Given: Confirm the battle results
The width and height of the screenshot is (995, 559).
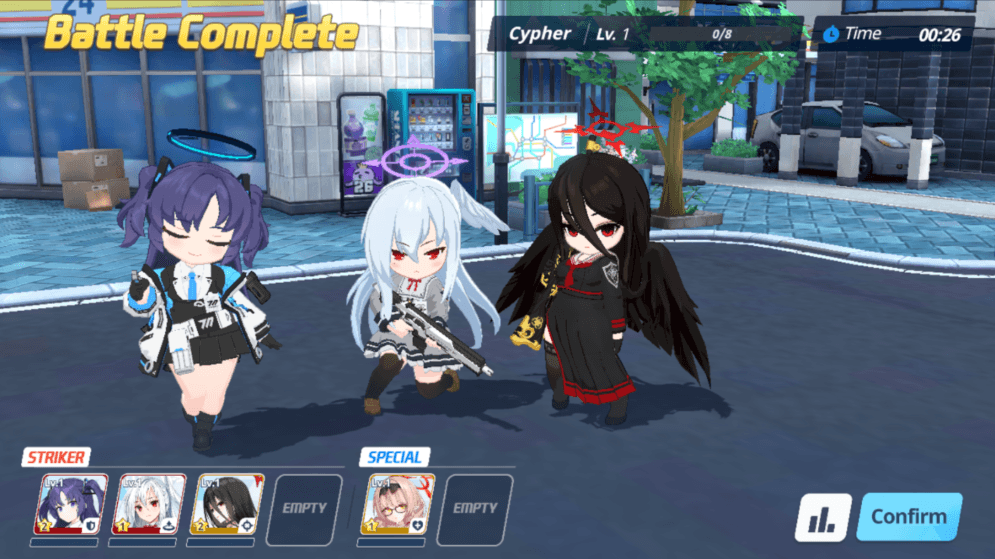Looking at the screenshot, I should pyautogui.click(x=908, y=517).
